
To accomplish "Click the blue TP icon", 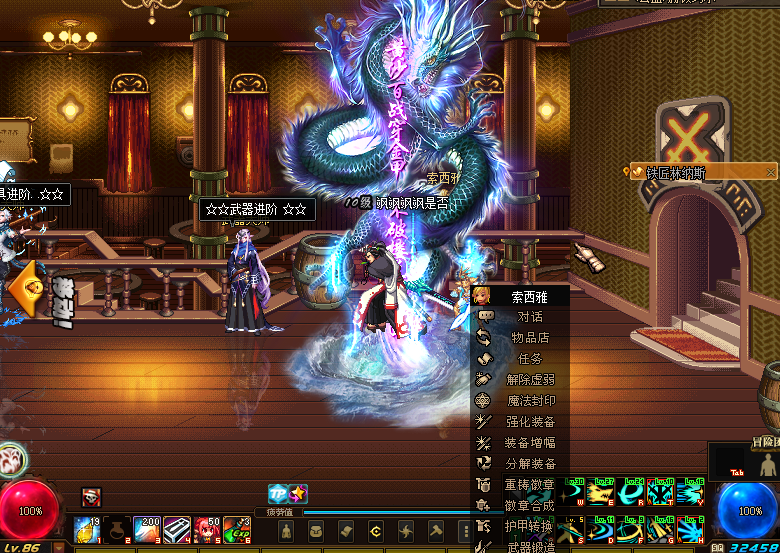I will click(x=277, y=493).
